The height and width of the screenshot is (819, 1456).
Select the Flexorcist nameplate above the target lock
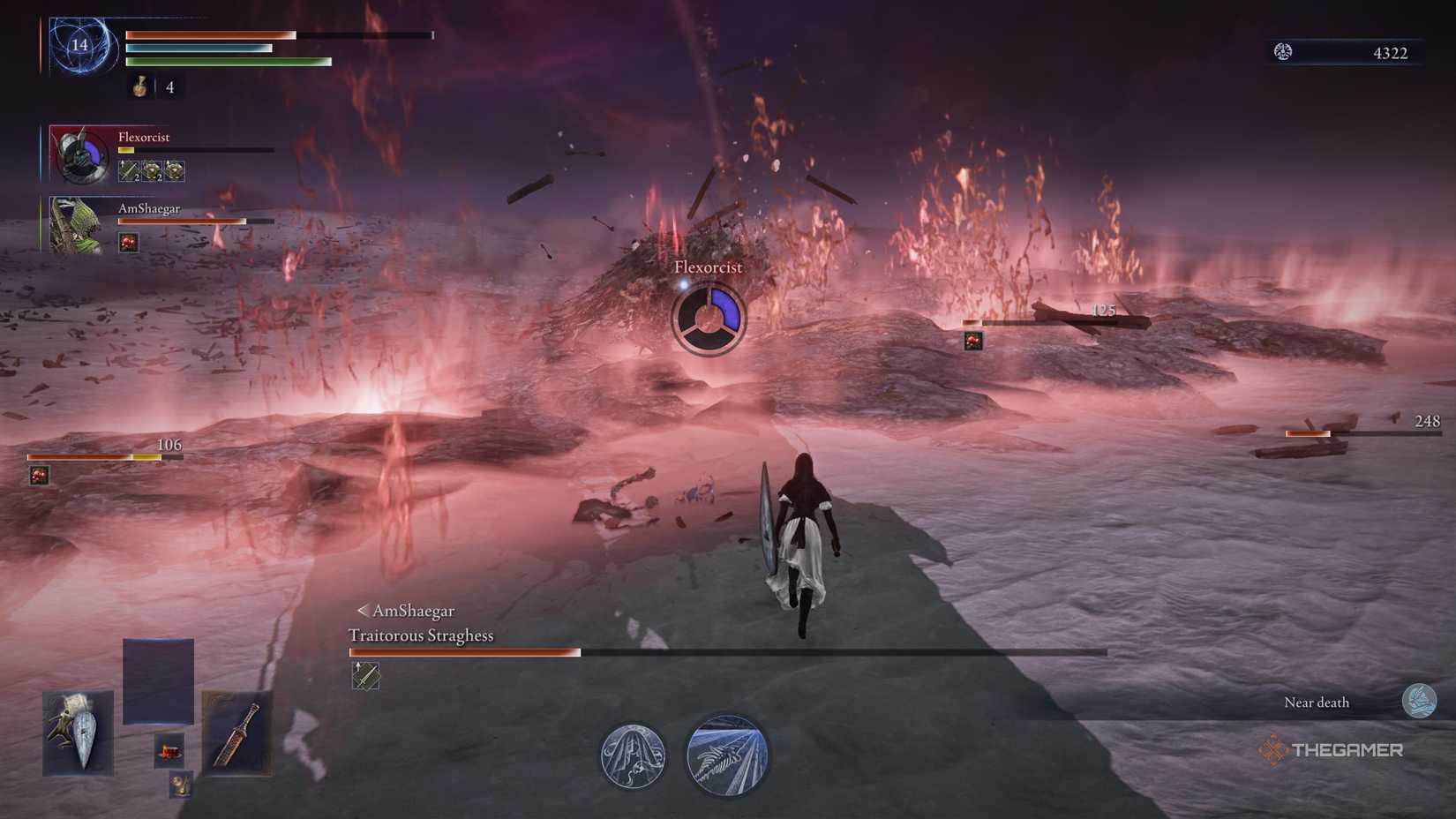(708, 266)
